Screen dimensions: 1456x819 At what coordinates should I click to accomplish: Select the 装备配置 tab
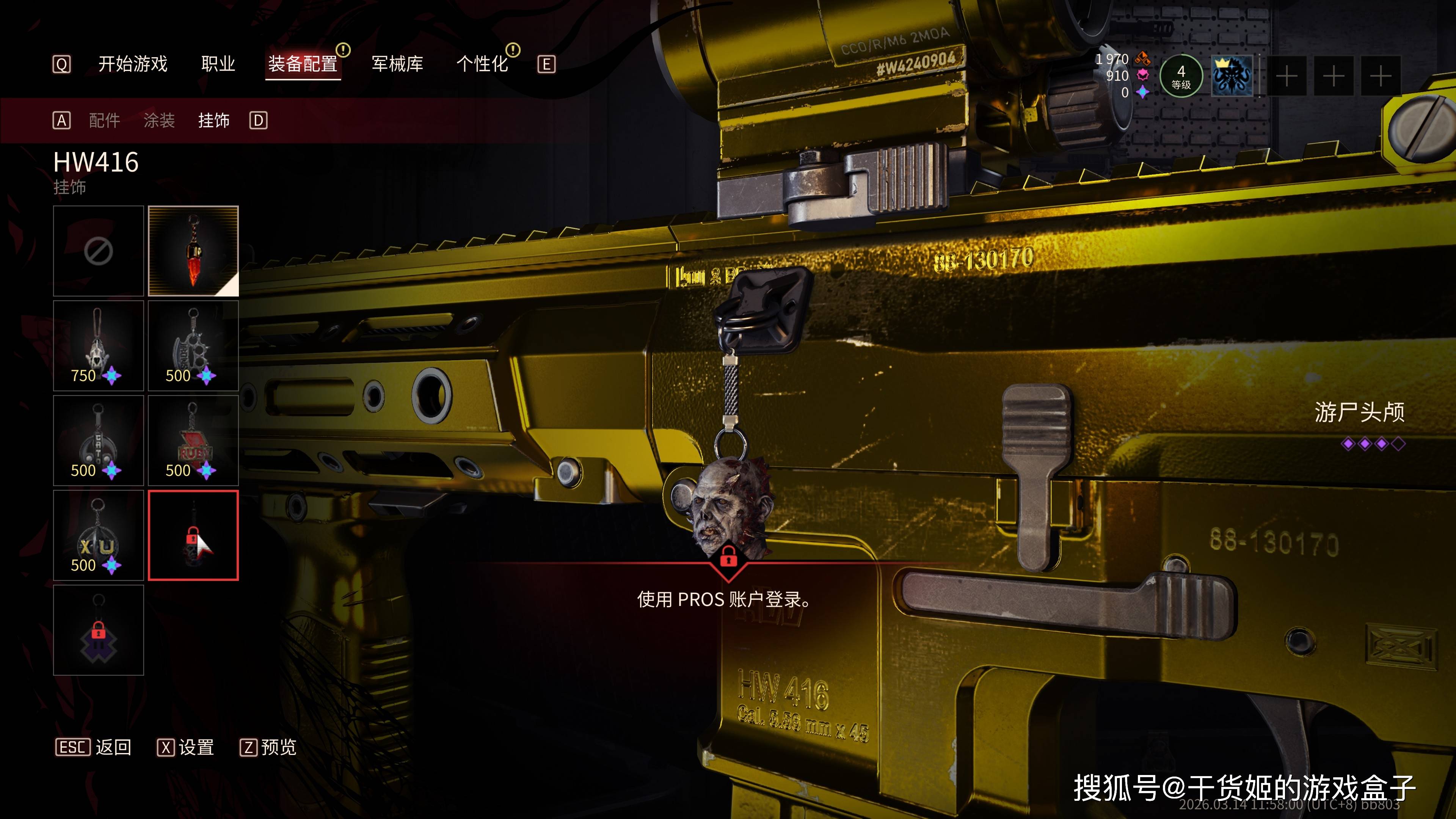click(x=303, y=64)
